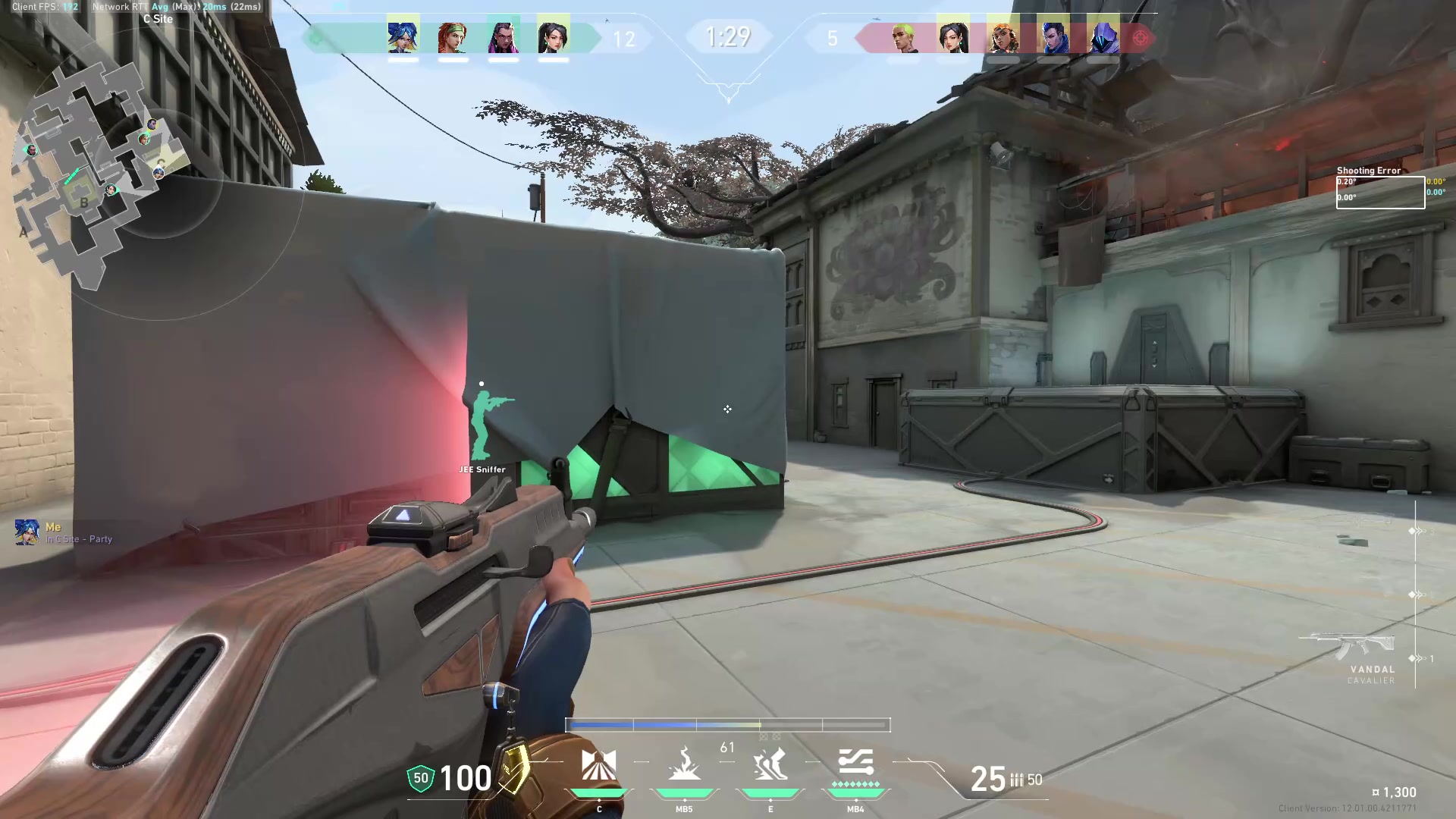The width and height of the screenshot is (1456, 819).
Task: Click the Shooting Error overlay panel
Action: 1379,188
